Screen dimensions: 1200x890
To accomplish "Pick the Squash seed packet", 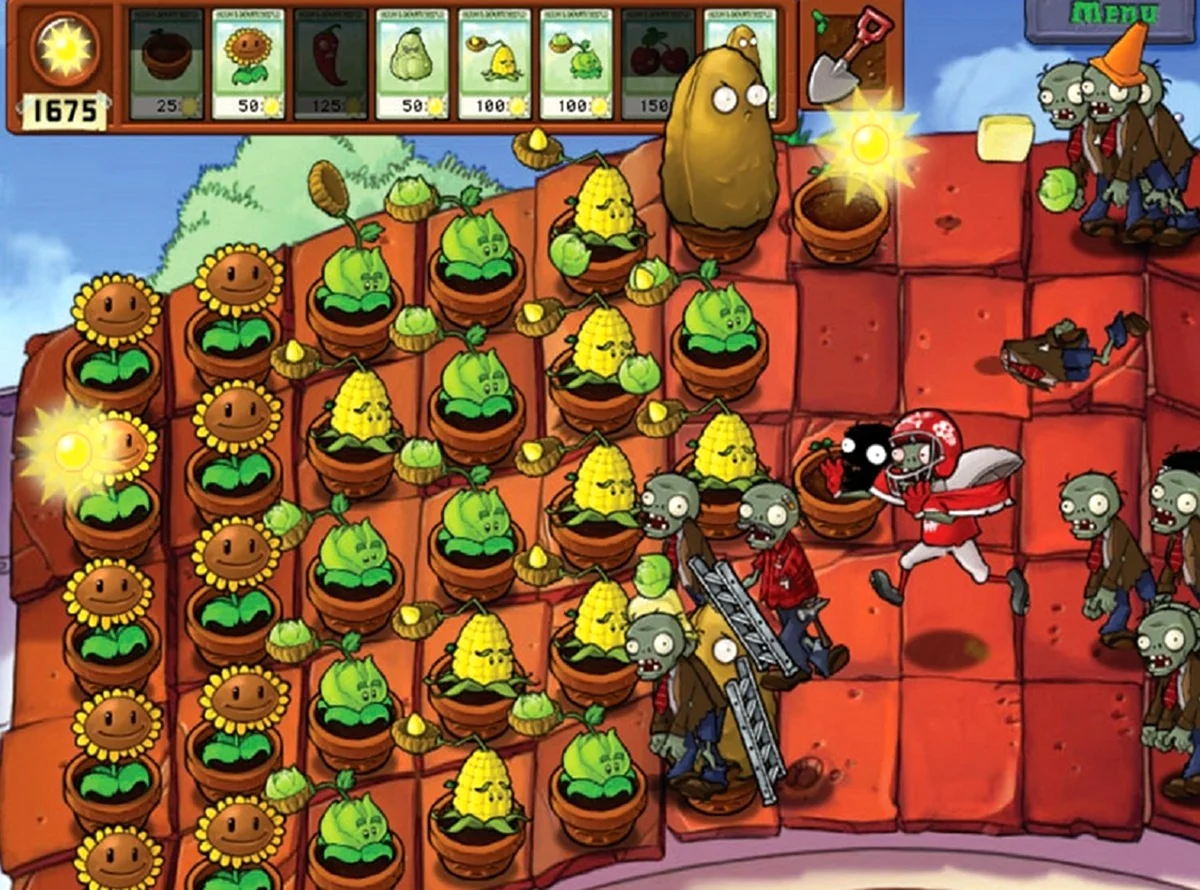I will click(412, 64).
